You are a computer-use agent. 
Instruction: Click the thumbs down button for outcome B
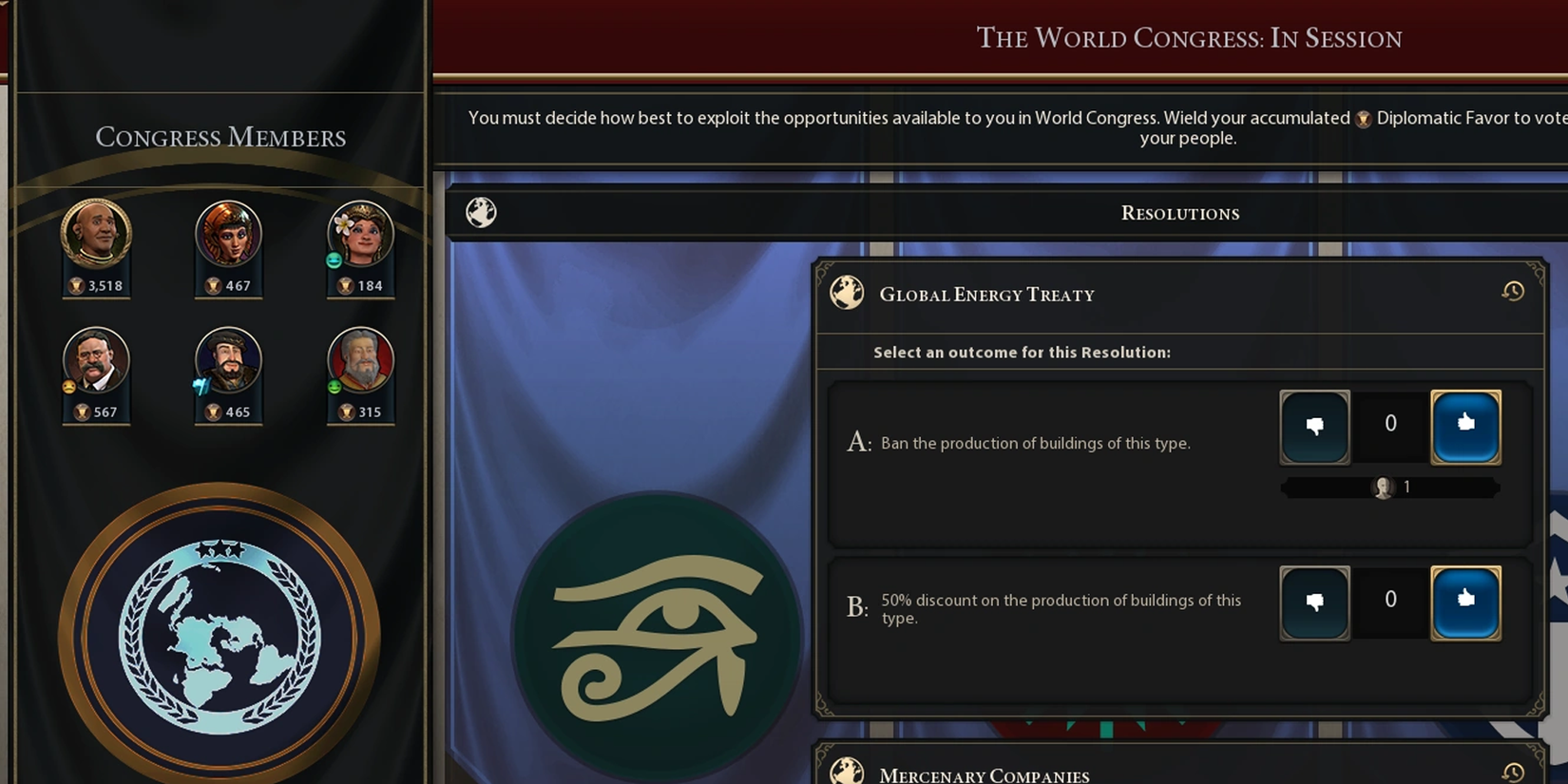[1314, 601]
